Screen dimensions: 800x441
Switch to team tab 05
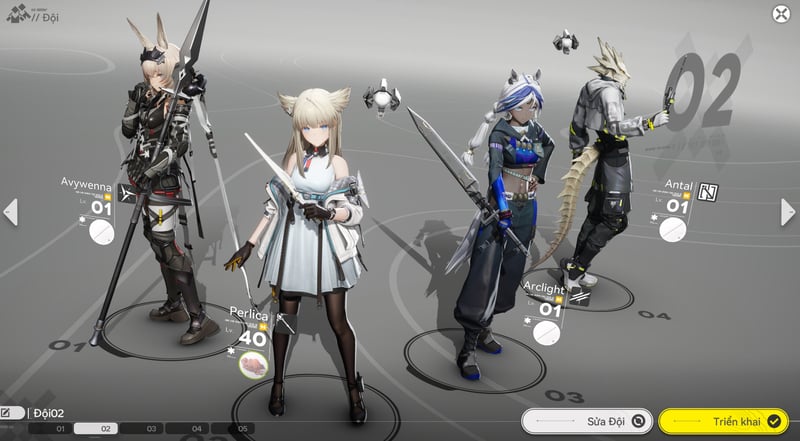click(x=242, y=429)
